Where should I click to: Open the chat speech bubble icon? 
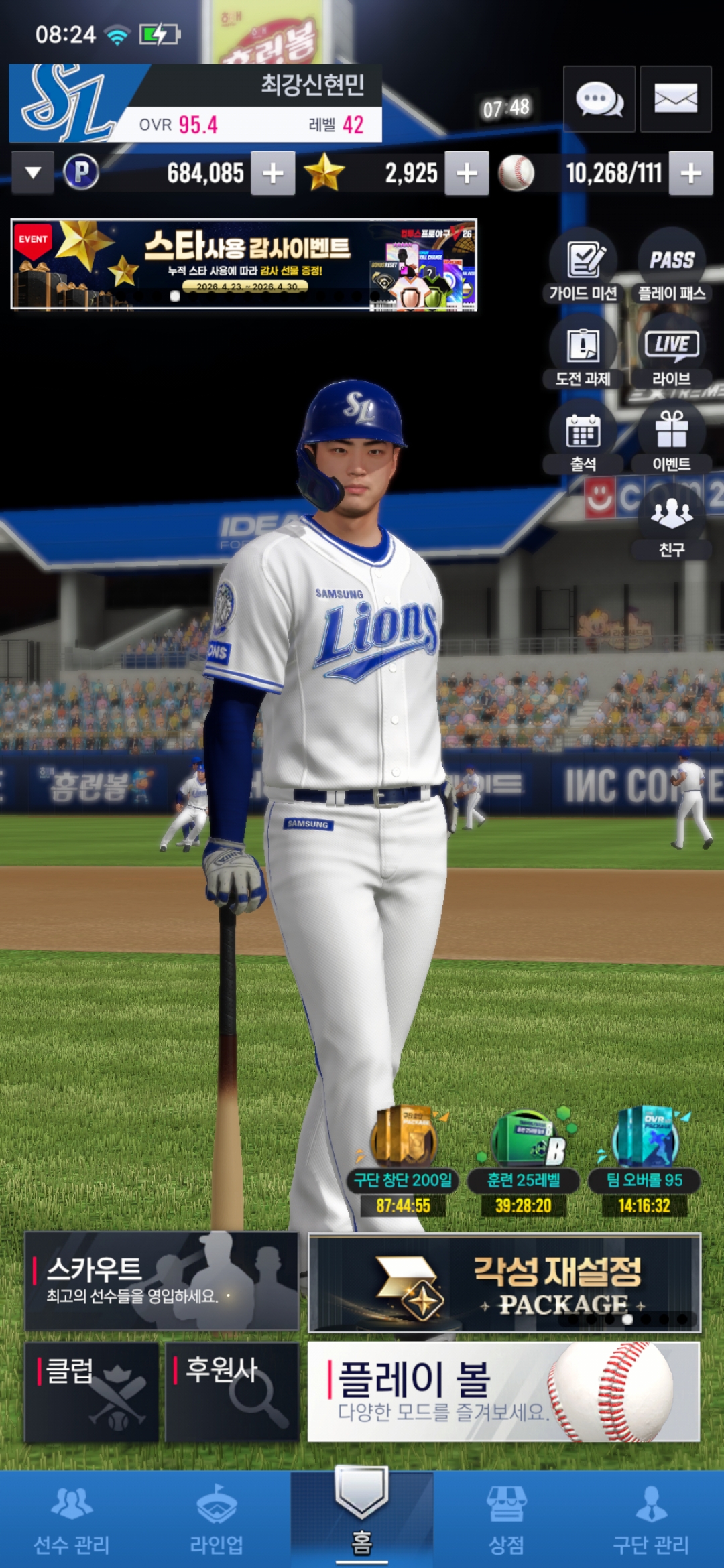coord(599,99)
